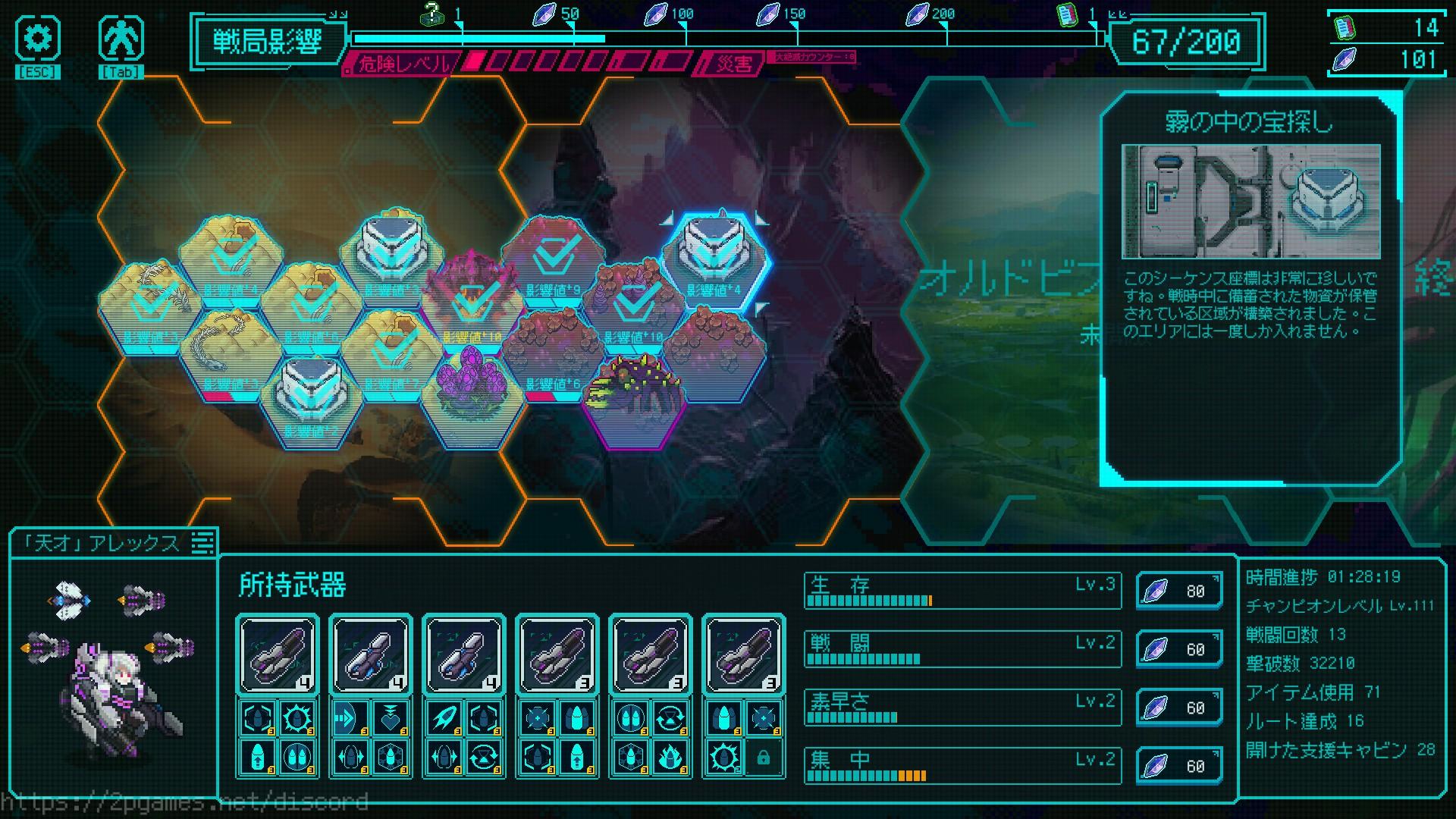This screenshot has height=819, width=1456.
Task: Click the 戦局影響 label panel
Action: pyautogui.click(x=268, y=41)
